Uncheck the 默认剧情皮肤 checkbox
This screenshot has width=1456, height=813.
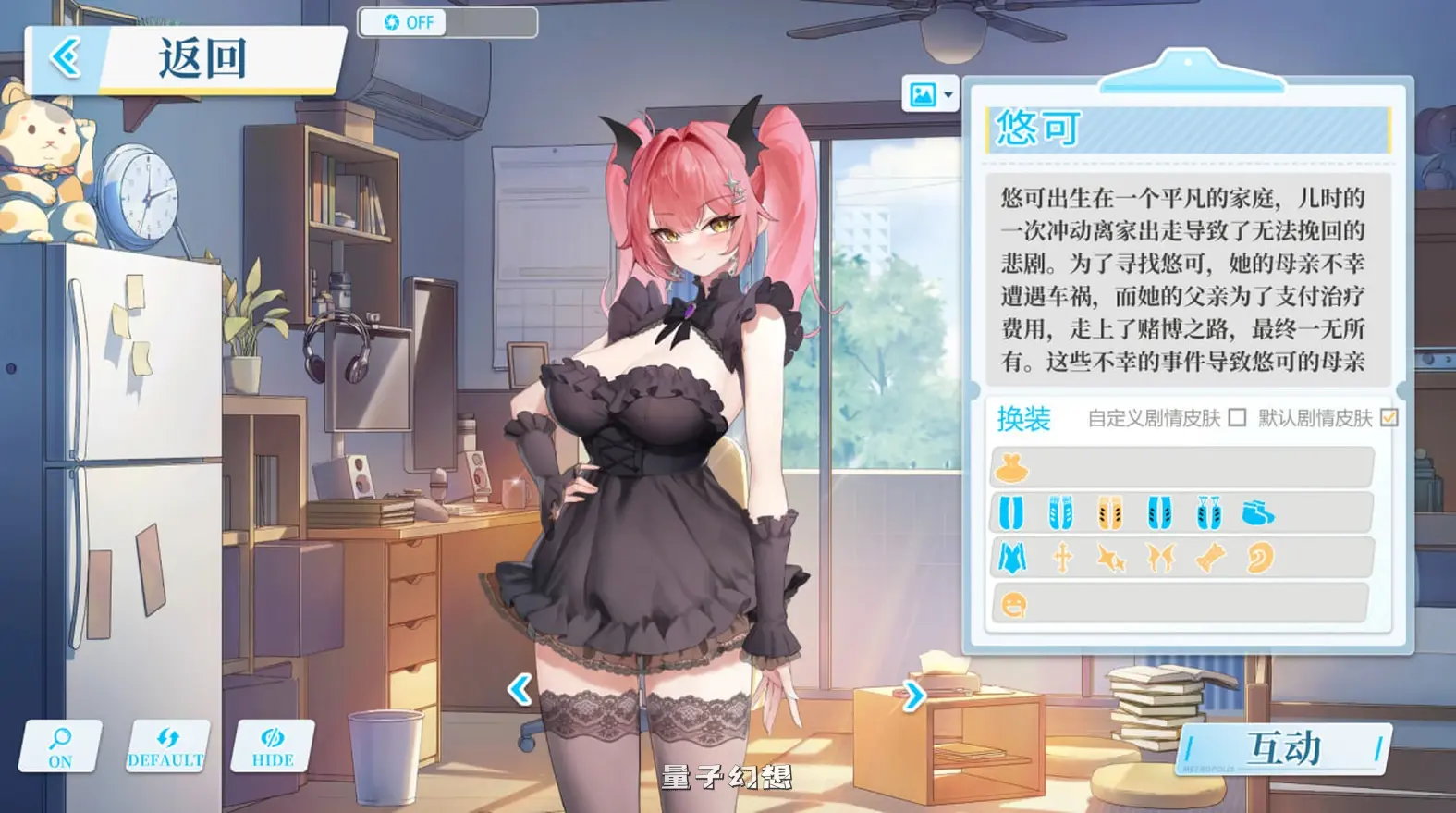pyautogui.click(x=1388, y=418)
